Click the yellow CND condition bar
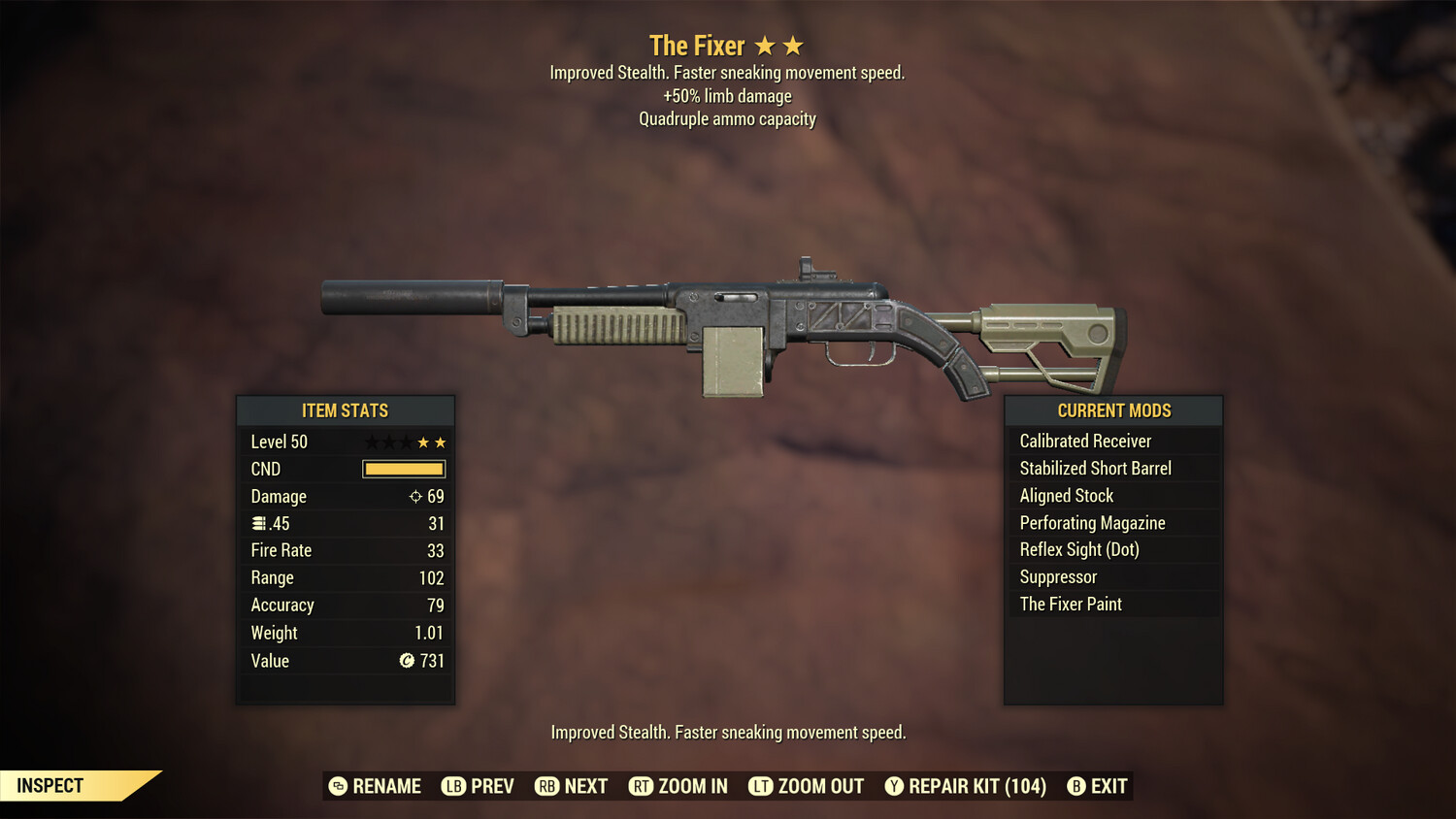Screen dimensions: 1456x819 tap(403, 469)
